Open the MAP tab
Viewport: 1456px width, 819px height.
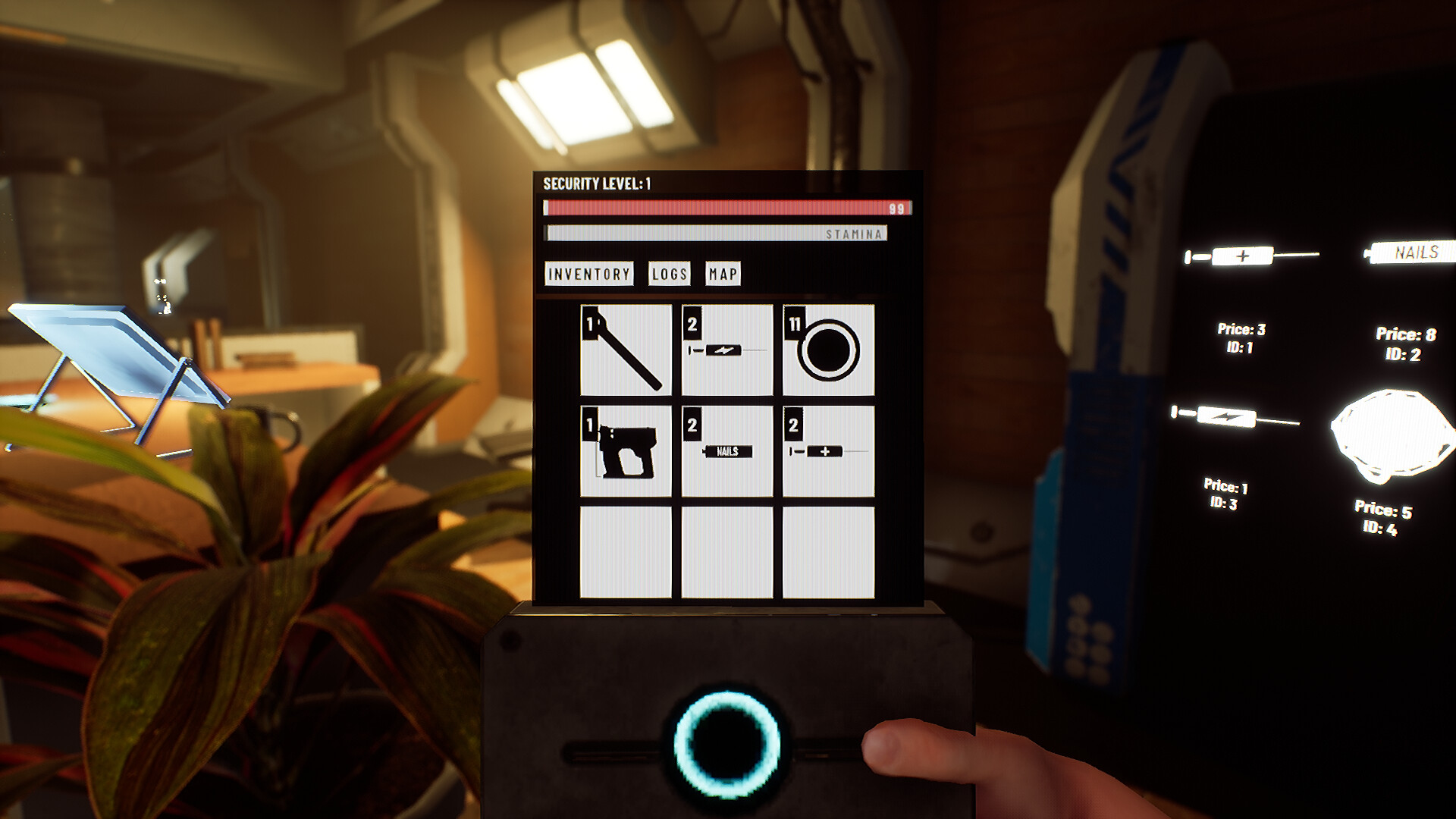pyautogui.click(x=723, y=275)
